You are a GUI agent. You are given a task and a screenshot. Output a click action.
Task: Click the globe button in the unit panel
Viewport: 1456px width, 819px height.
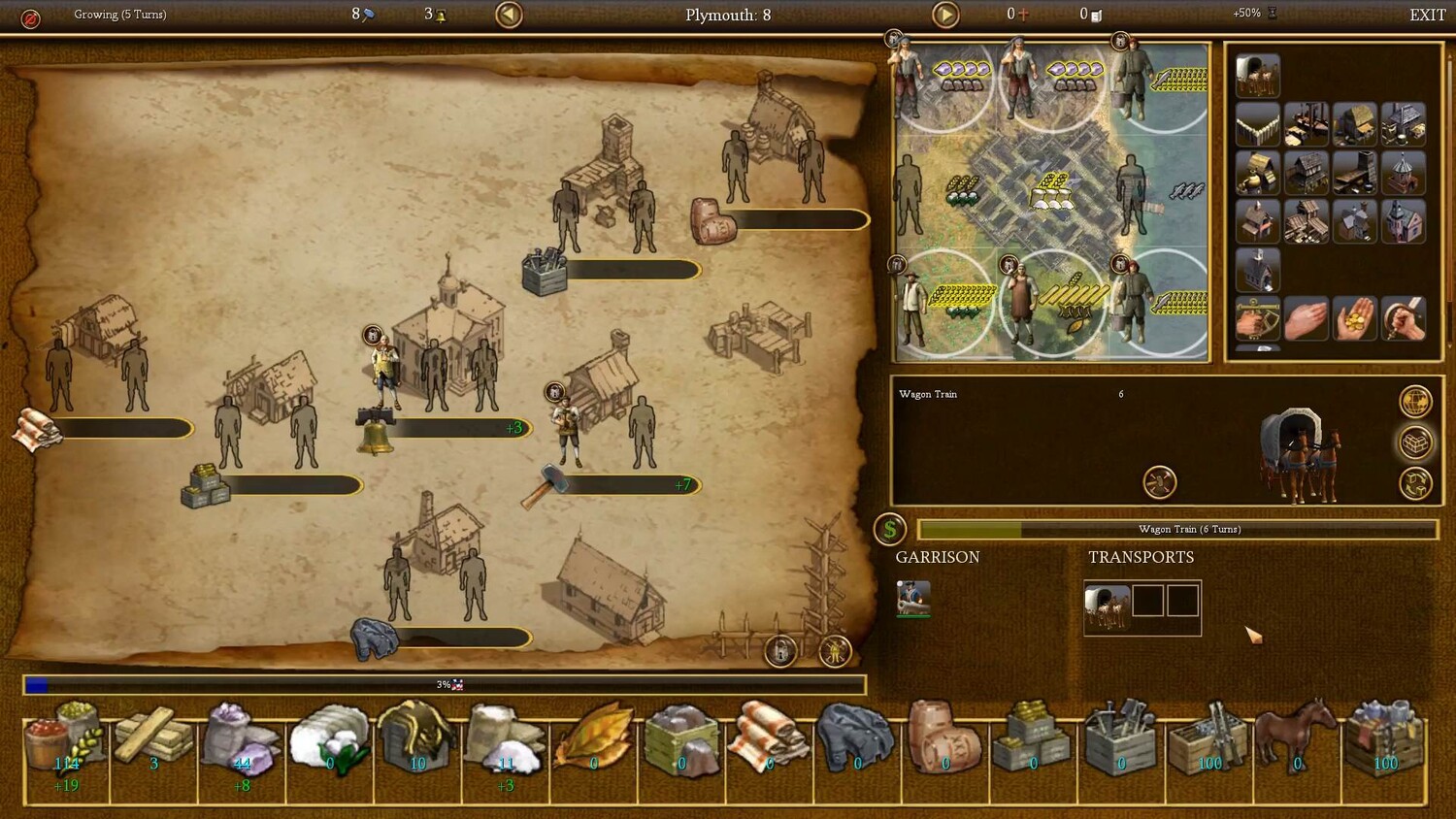point(1415,400)
